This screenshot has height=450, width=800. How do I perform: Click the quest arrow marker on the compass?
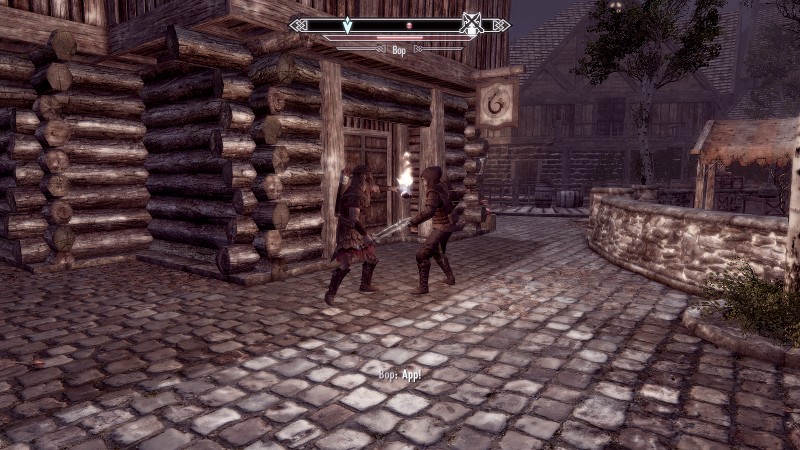pyautogui.click(x=348, y=24)
